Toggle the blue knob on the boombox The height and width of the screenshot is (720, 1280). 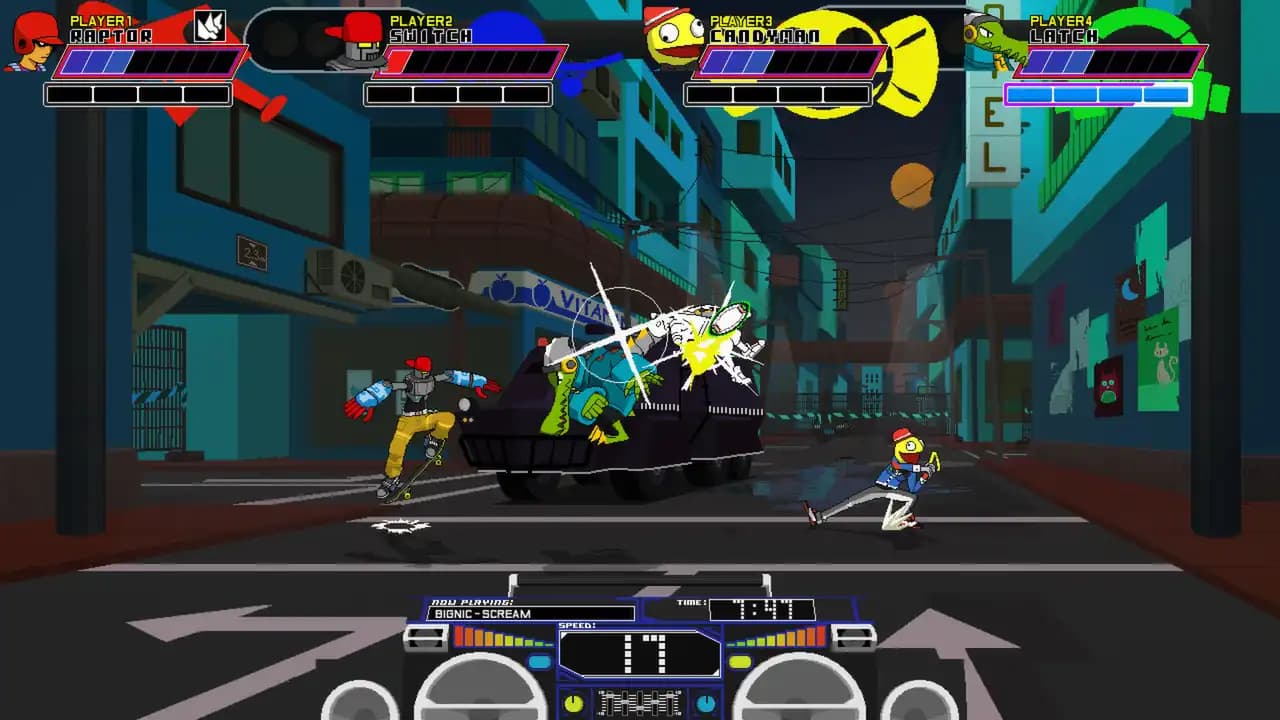[x=705, y=702]
